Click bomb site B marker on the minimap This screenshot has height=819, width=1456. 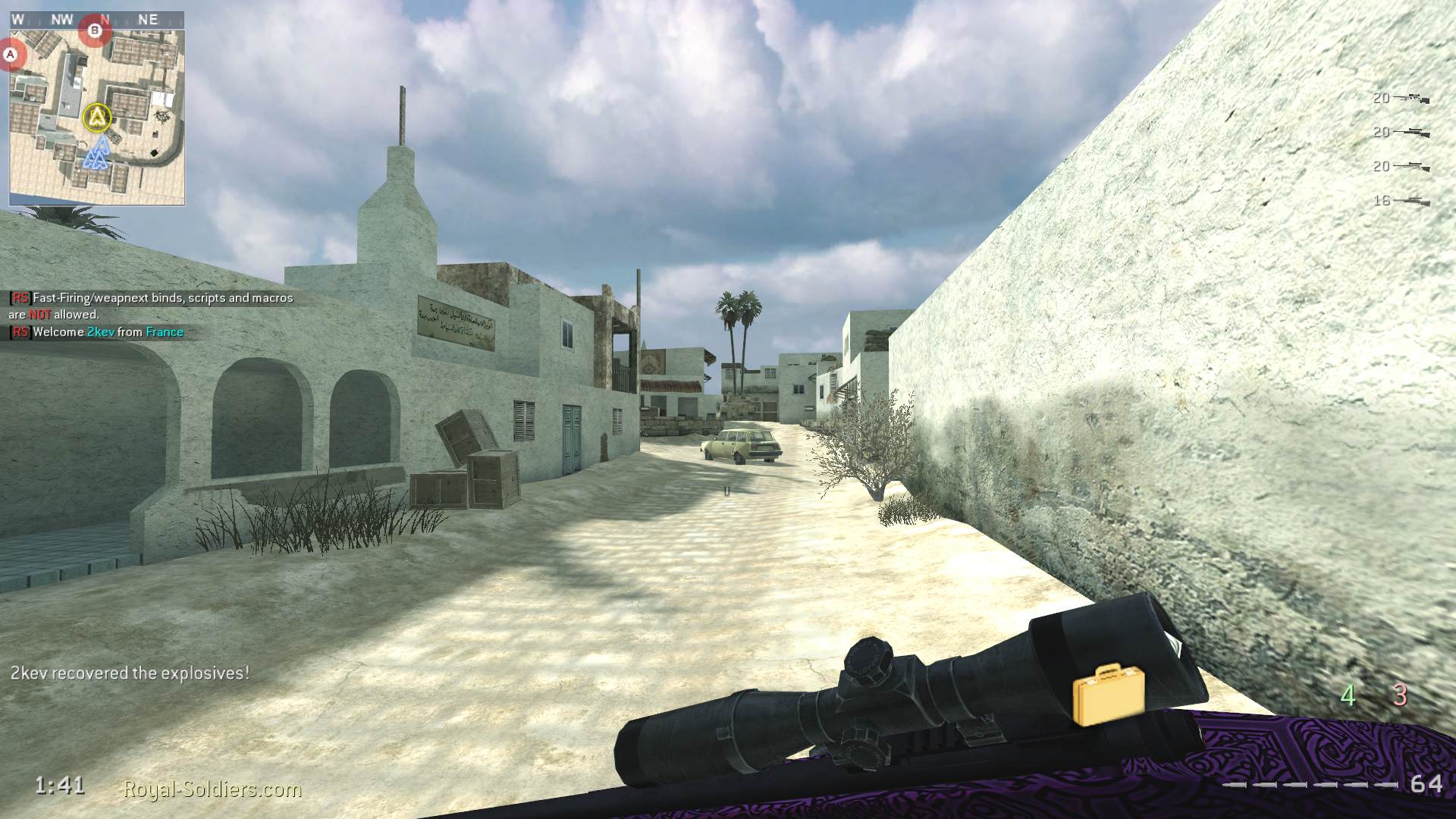click(x=96, y=31)
